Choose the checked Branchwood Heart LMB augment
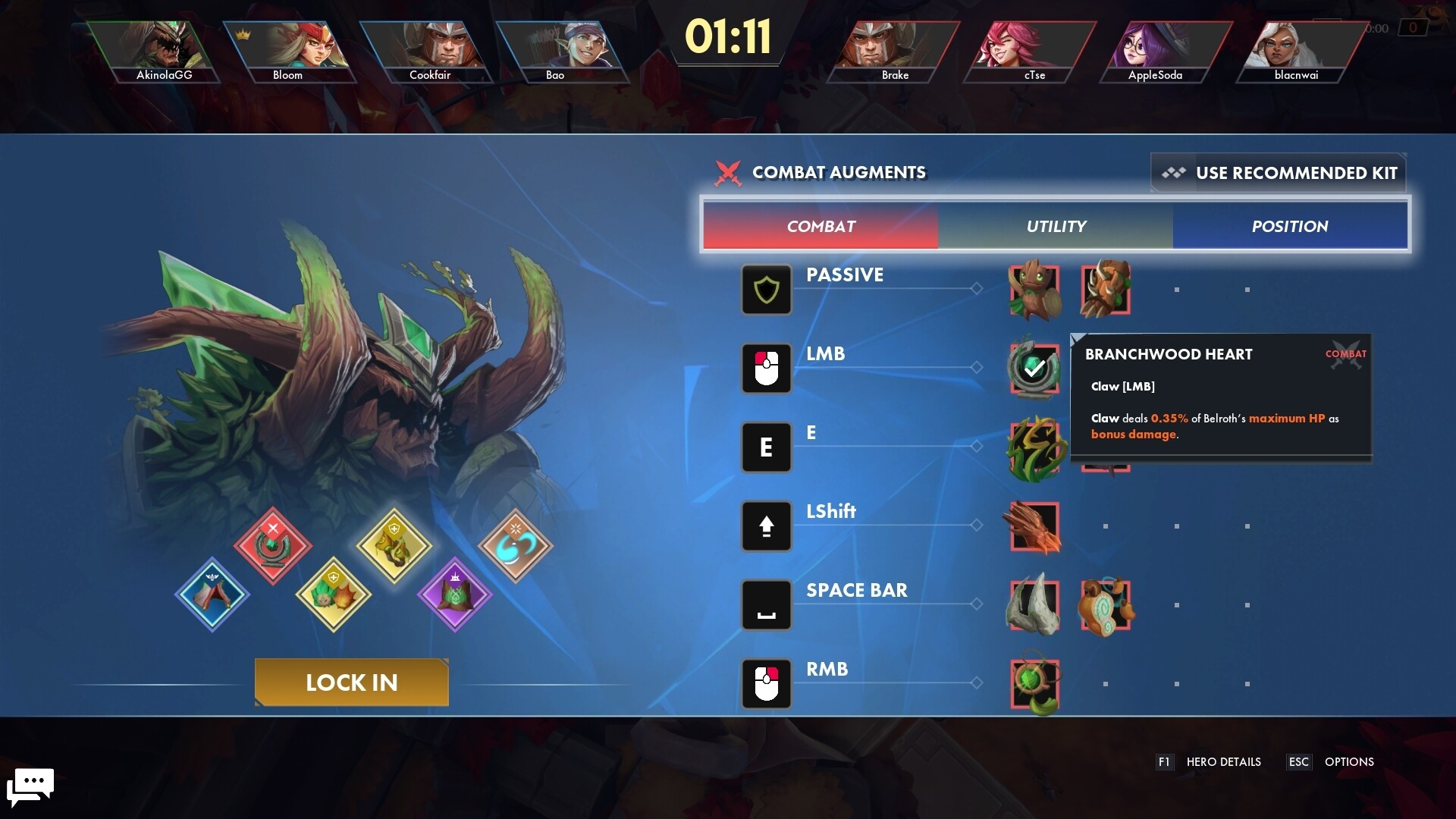This screenshot has height=819, width=1456. pos(1034,369)
